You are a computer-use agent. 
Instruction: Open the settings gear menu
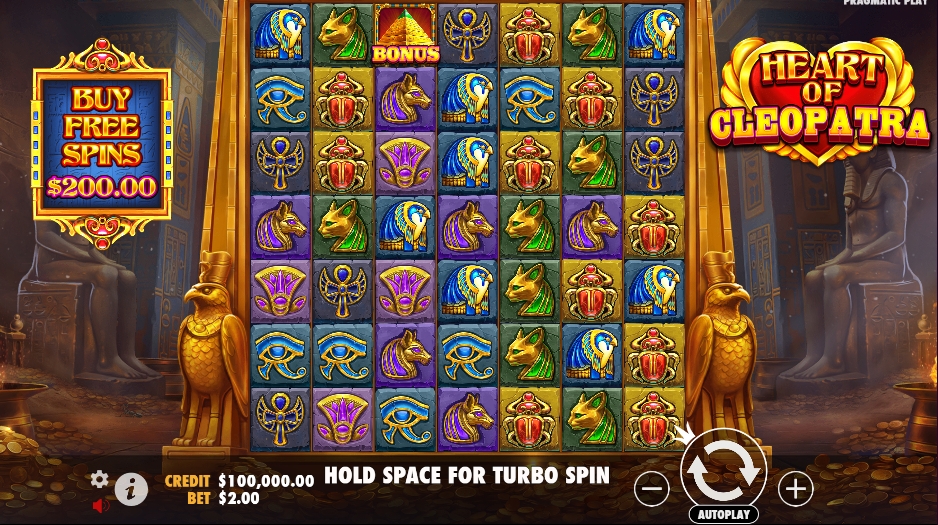click(x=99, y=479)
